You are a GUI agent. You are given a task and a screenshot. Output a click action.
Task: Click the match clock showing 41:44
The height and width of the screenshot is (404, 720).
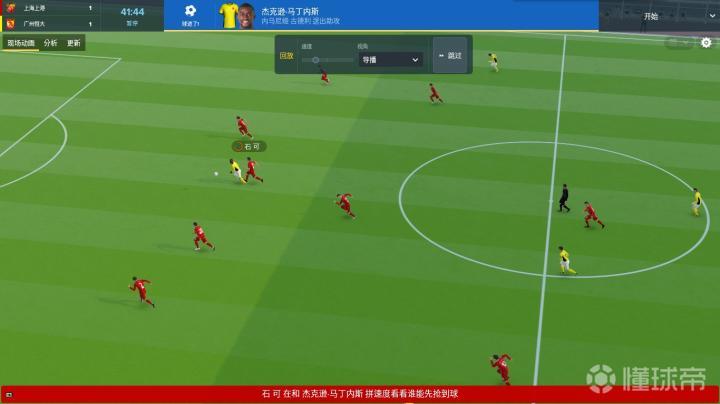132,12
